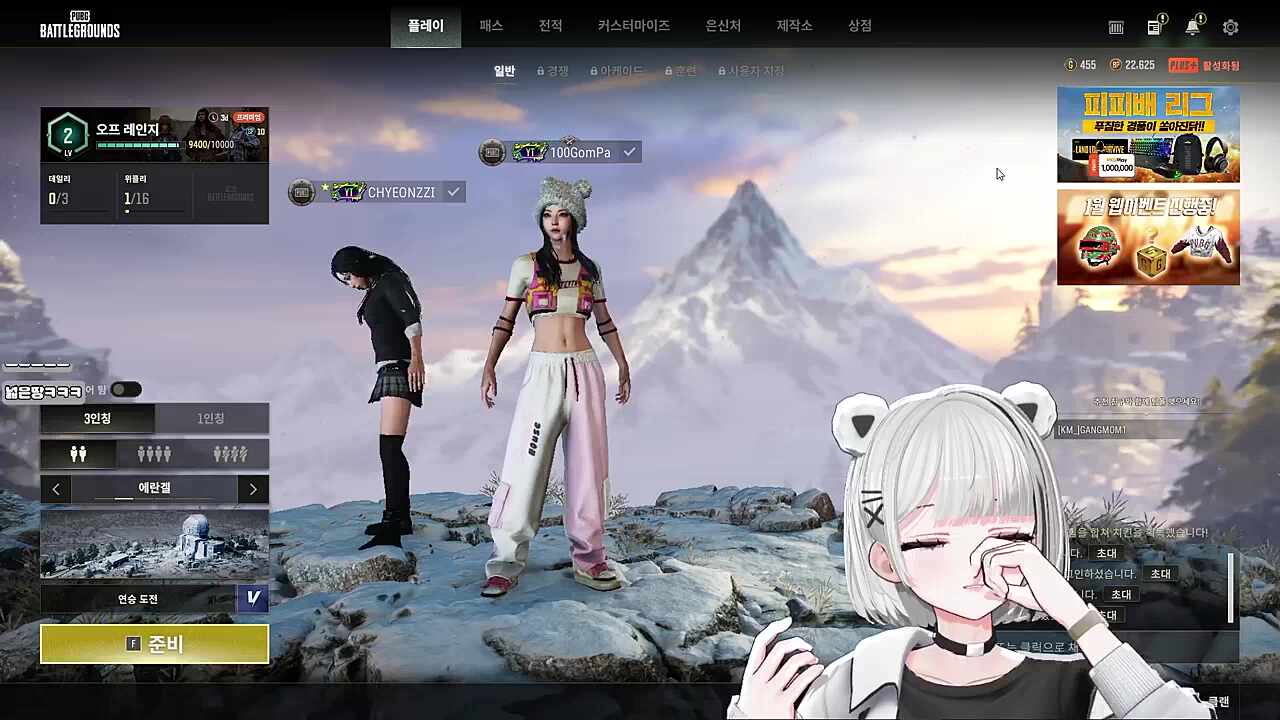The width and height of the screenshot is (1280, 720).
Task: View the 1월 웹이벤트 promotion banner
Action: 1148,237
